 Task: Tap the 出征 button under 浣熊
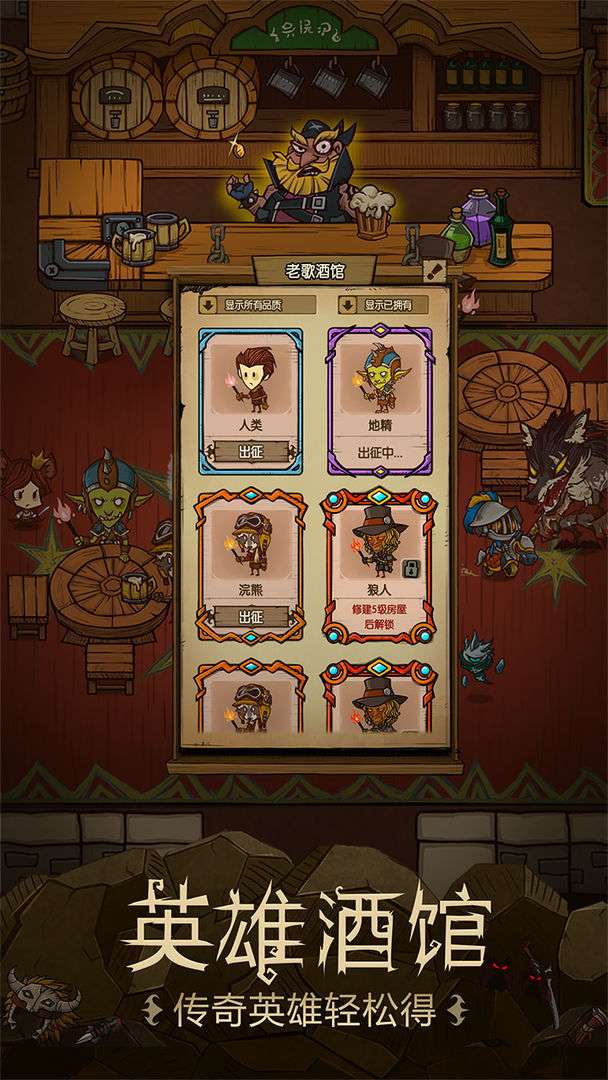(x=249, y=616)
